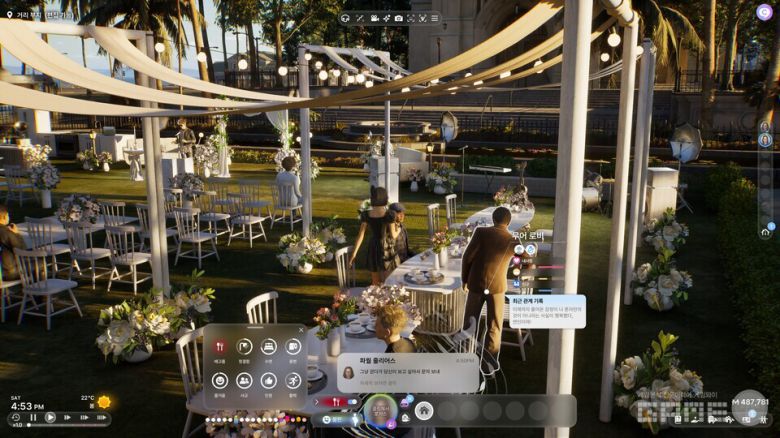The image size is (780, 438).
Task: Choose the two-people social need icon
Action: 244,380
